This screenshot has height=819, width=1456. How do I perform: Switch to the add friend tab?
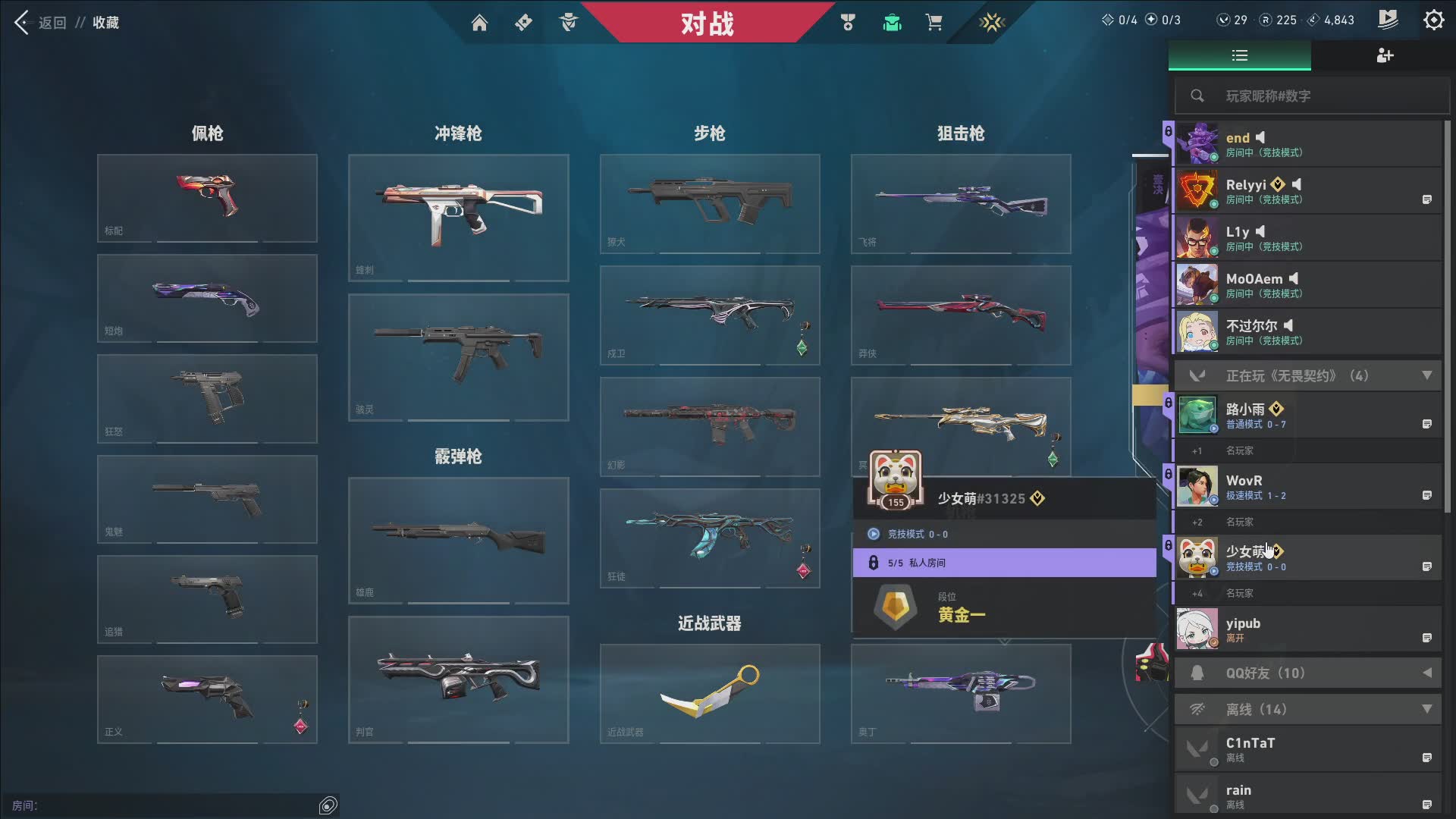tap(1384, 55)
